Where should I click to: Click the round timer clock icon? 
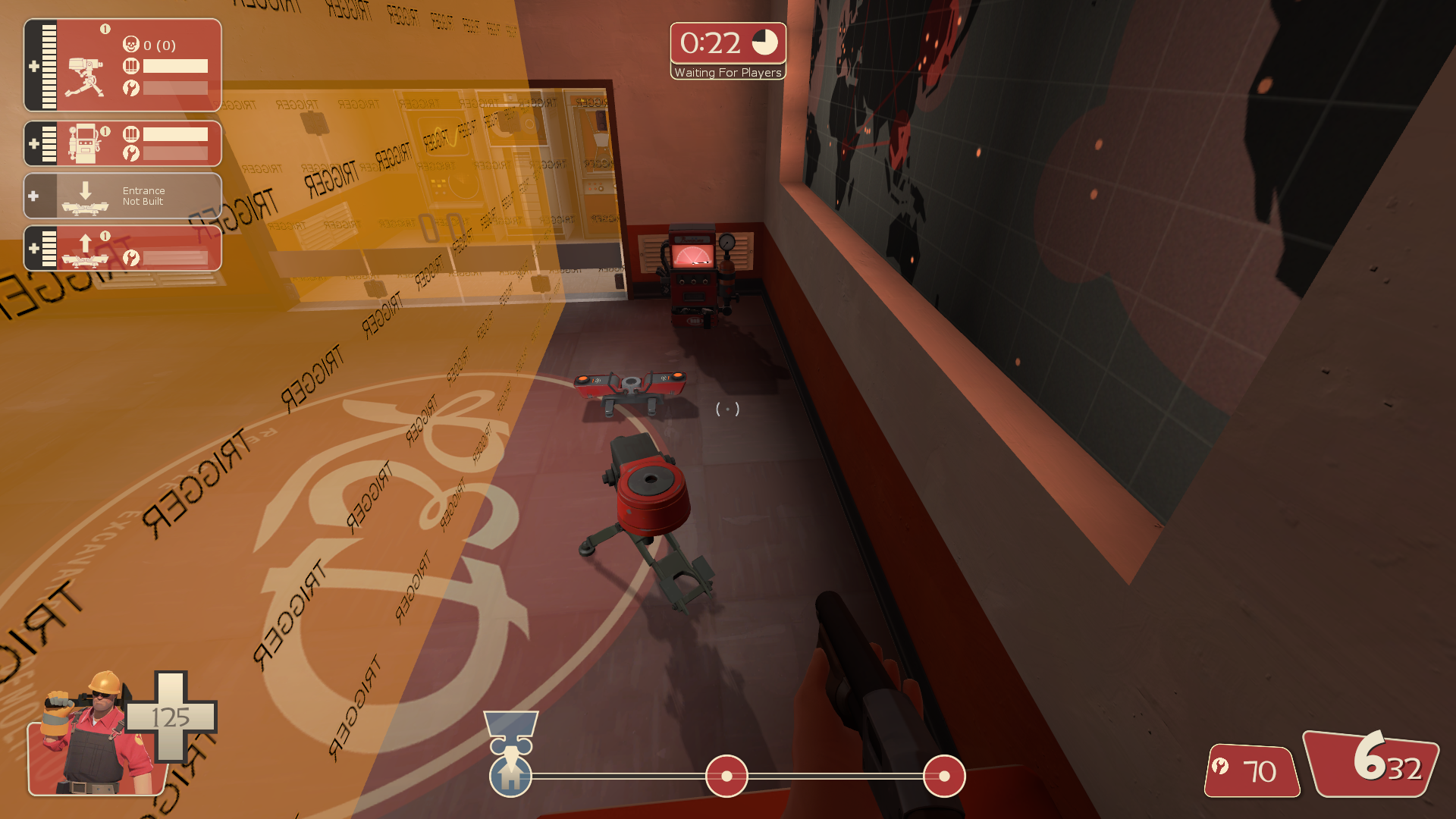pos(764,43)
